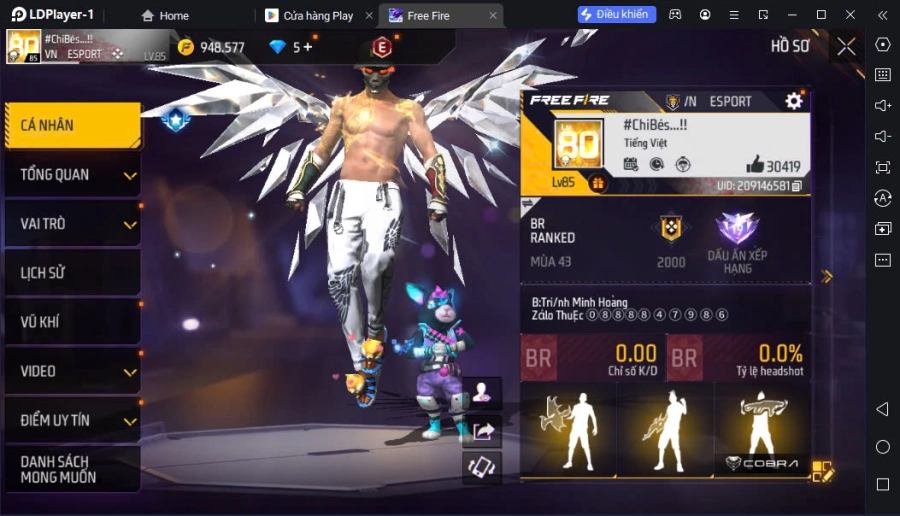The image size is (900, 516).
Task: Open the friend silhouette button
Action: pos(483,392)
